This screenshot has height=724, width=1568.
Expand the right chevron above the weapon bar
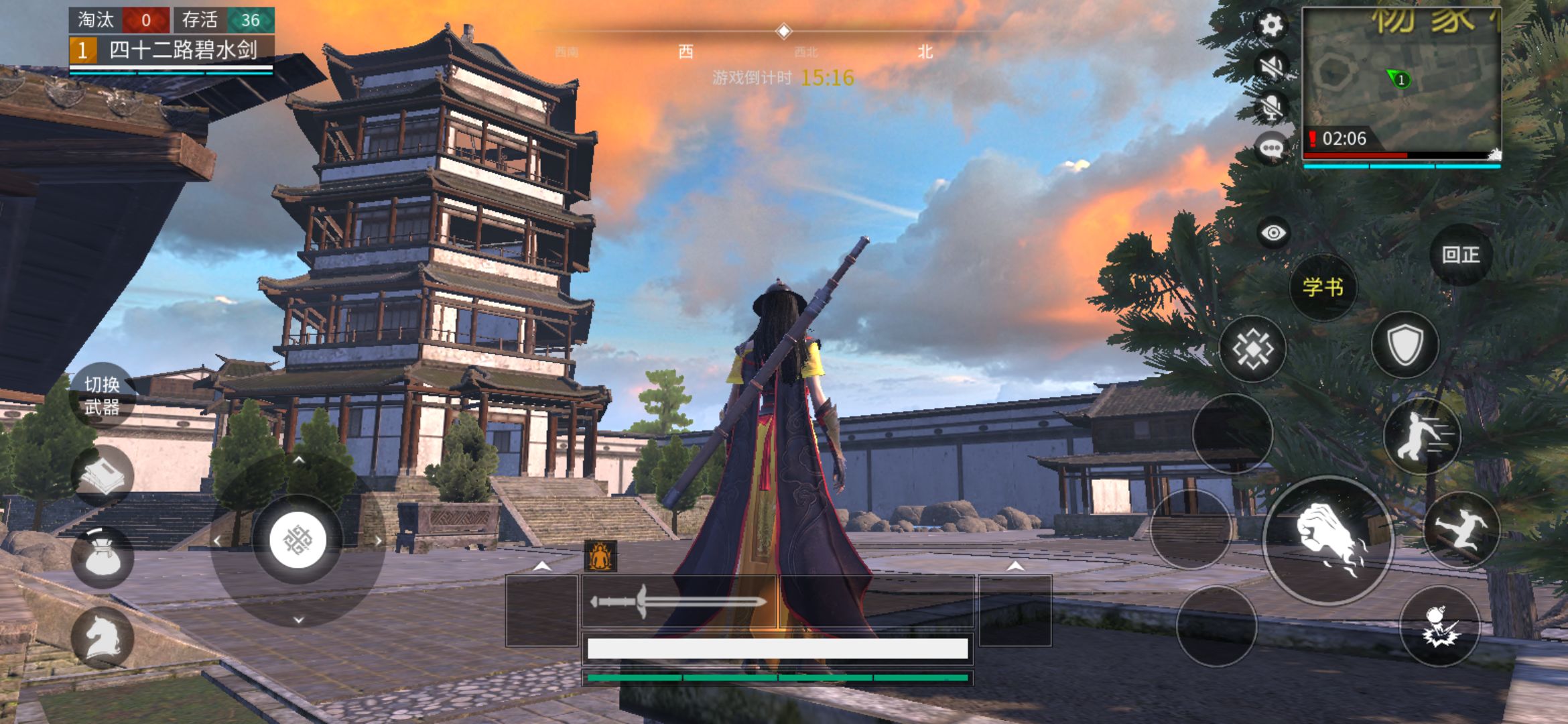[x=1015, y=566]
